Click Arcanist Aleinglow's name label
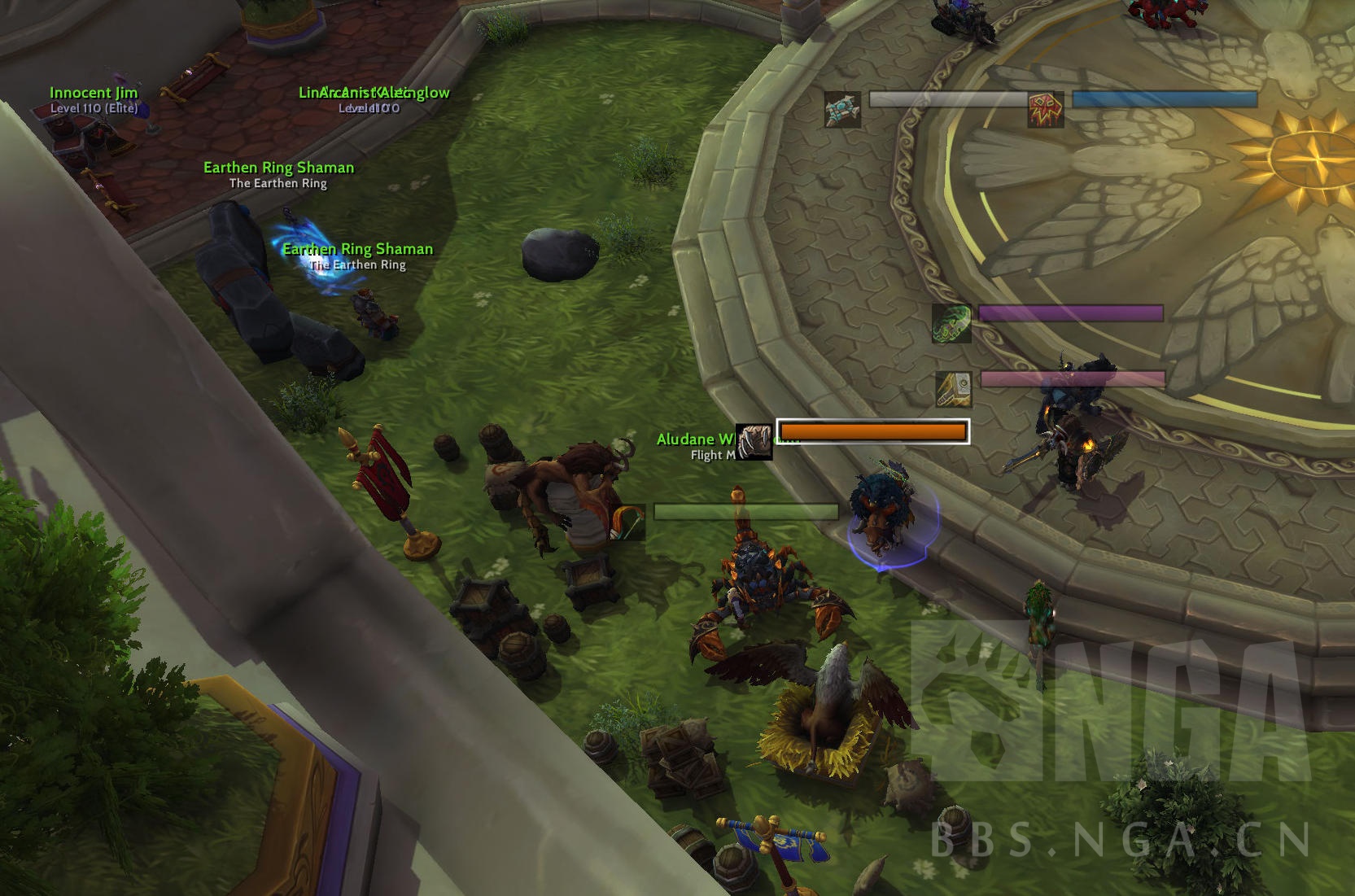The width and height of the screenshot is (1355, 896). click(373, 92)
